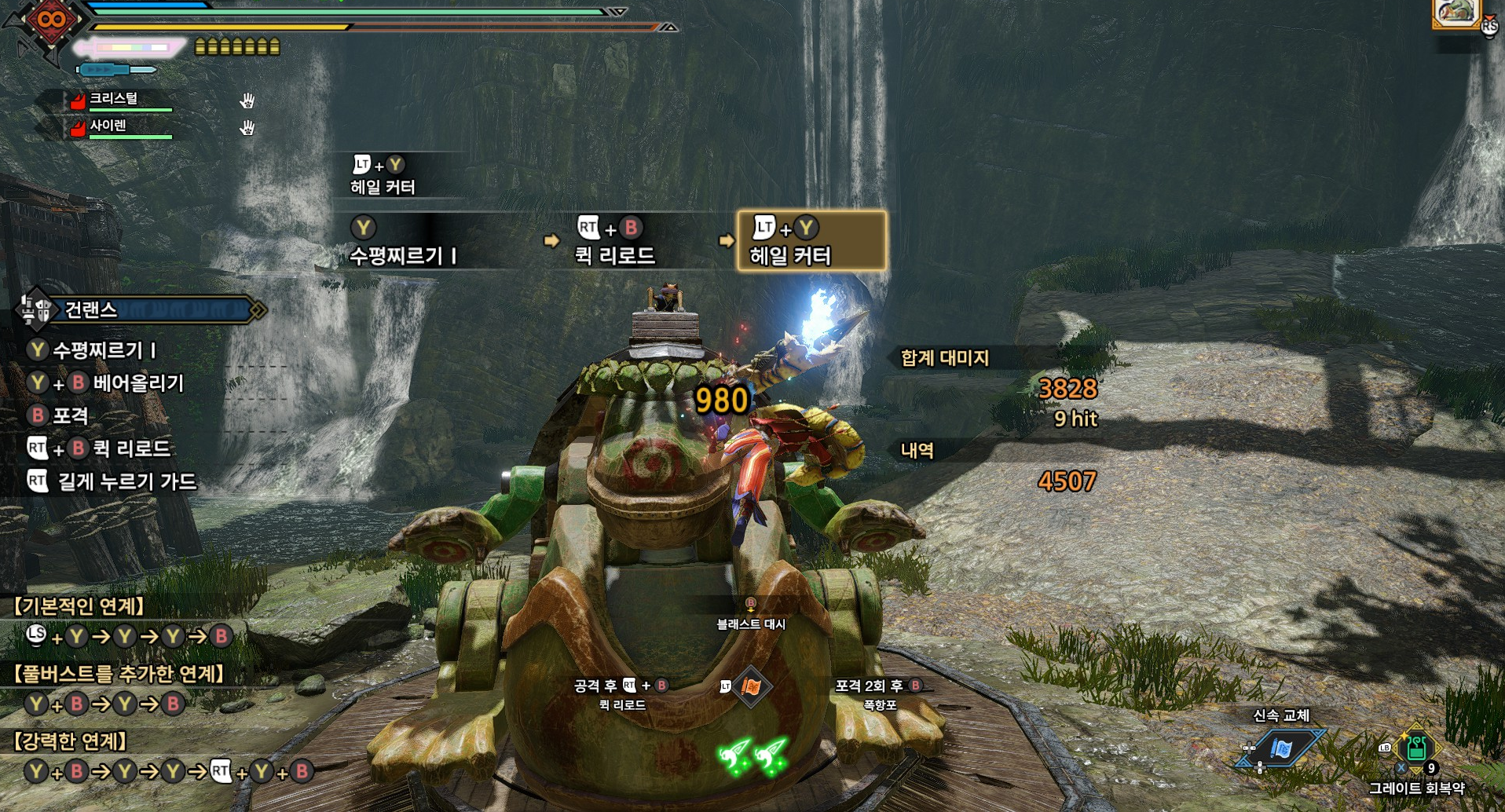
Task: Select party member 크리스털
Action: [x=114, y=99]
